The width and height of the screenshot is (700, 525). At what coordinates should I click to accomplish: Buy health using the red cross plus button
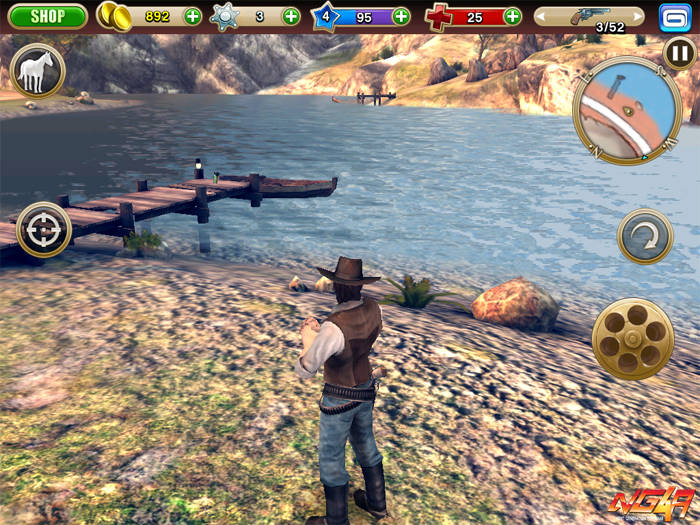(512, 16)
